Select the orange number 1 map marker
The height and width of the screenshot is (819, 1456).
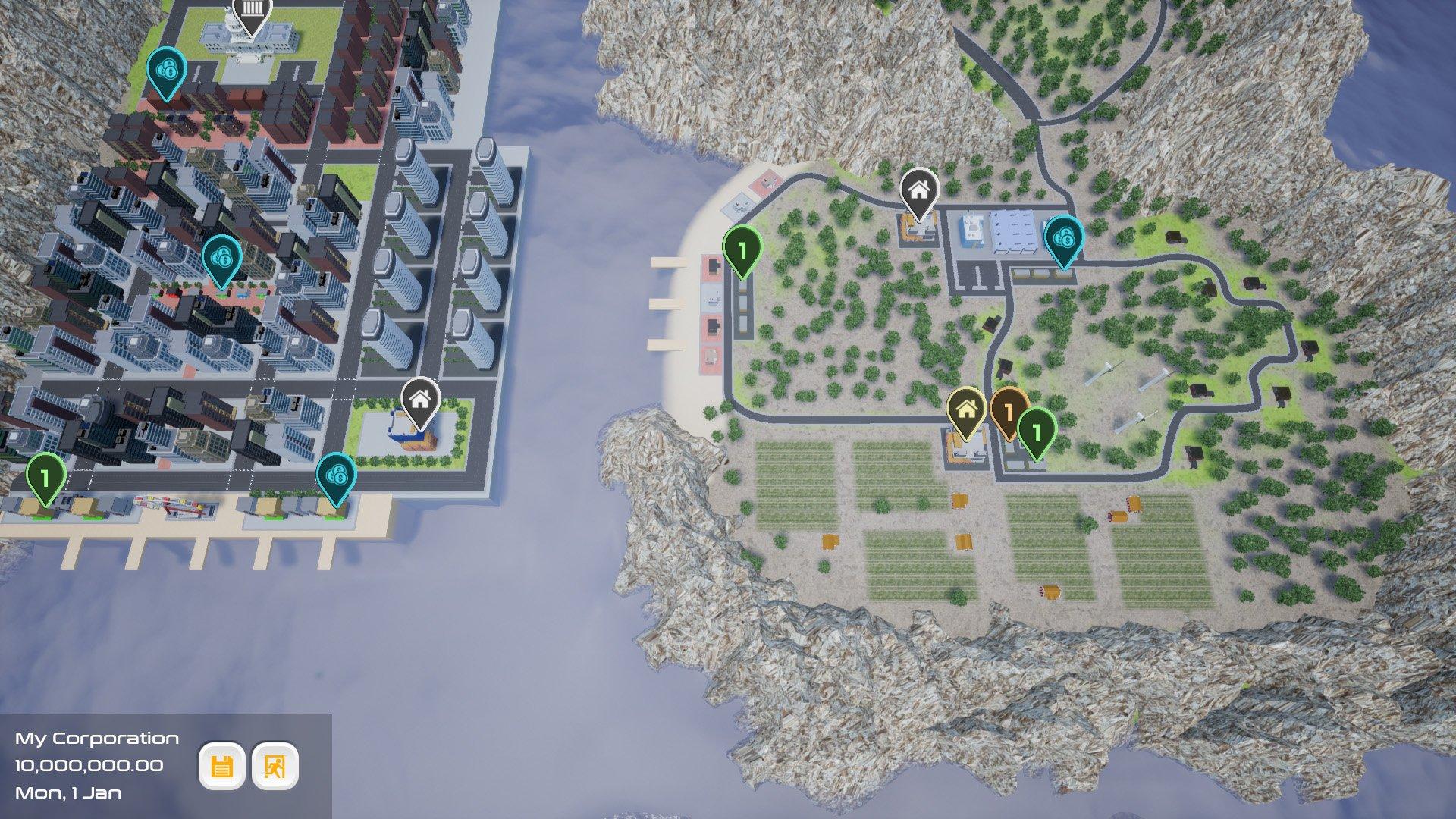(1009, 412)
